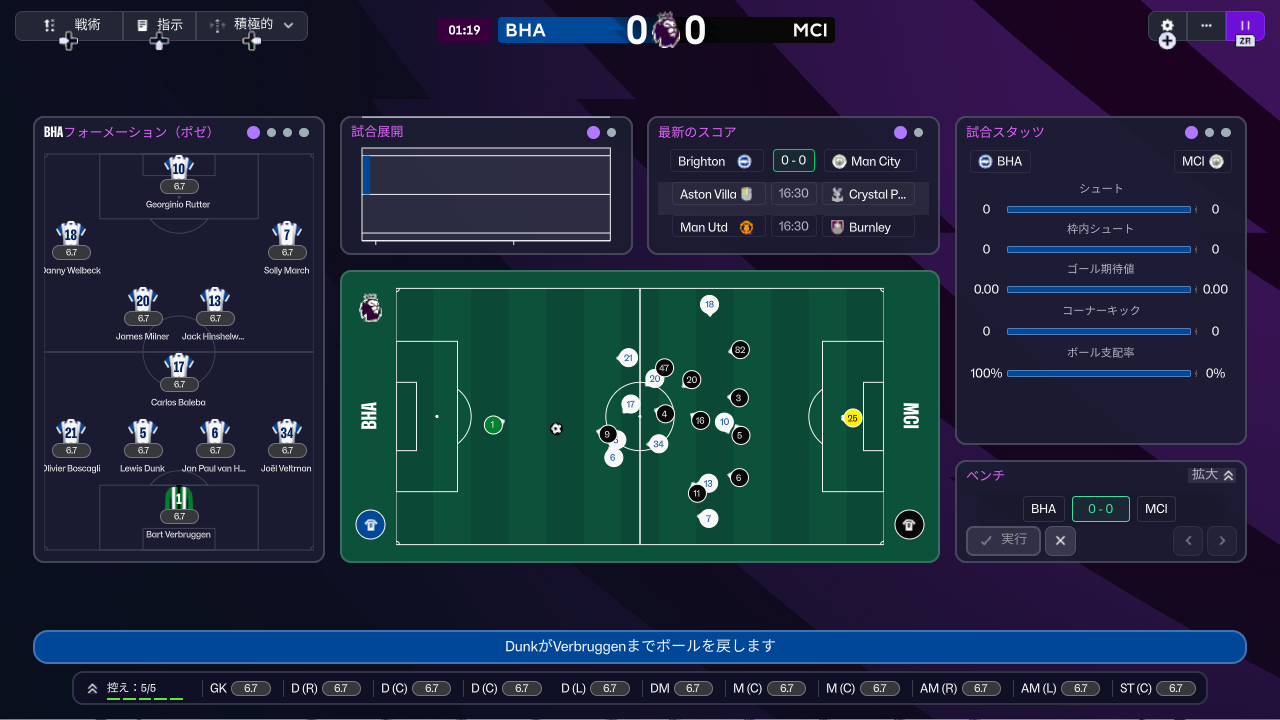Select the BHA tab in bench panel
Viewport: 1280px width, 720px height.
1044,509
